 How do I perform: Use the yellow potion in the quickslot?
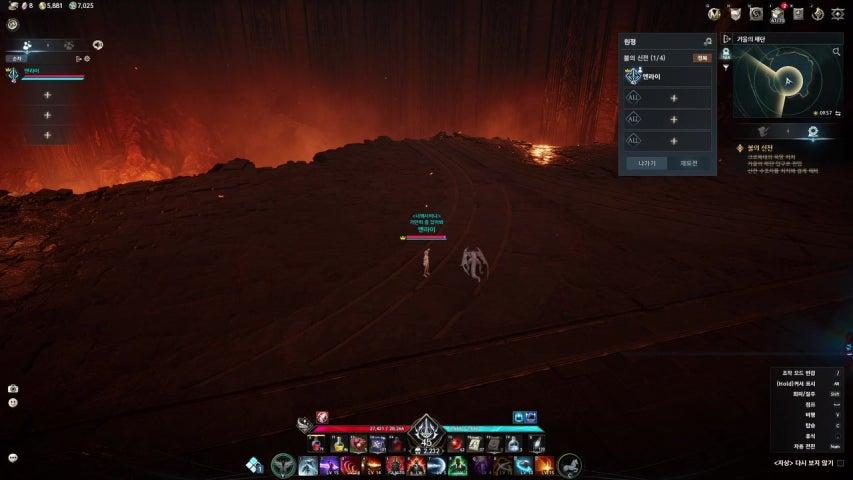pyautogui.click(x=337, y=444)
